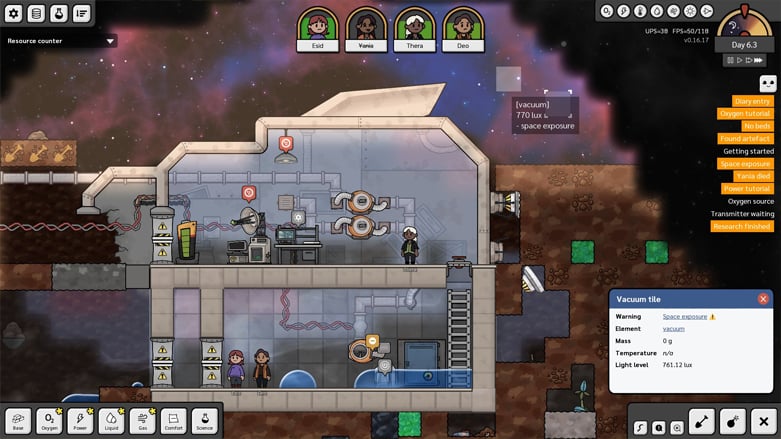
Task: Open the gear settings menu
Action: click(x=13, y=13)
